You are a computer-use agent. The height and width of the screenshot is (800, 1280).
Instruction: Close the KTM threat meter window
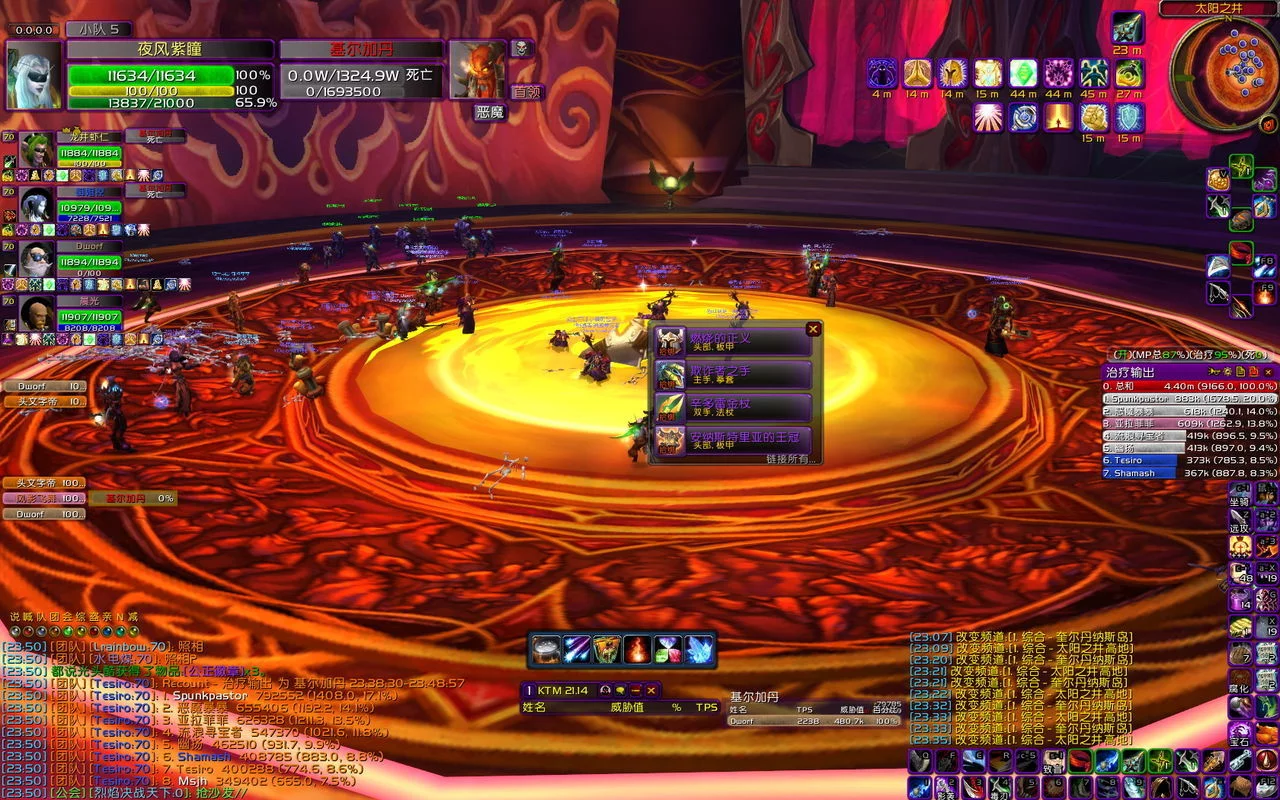click(651, 690)
